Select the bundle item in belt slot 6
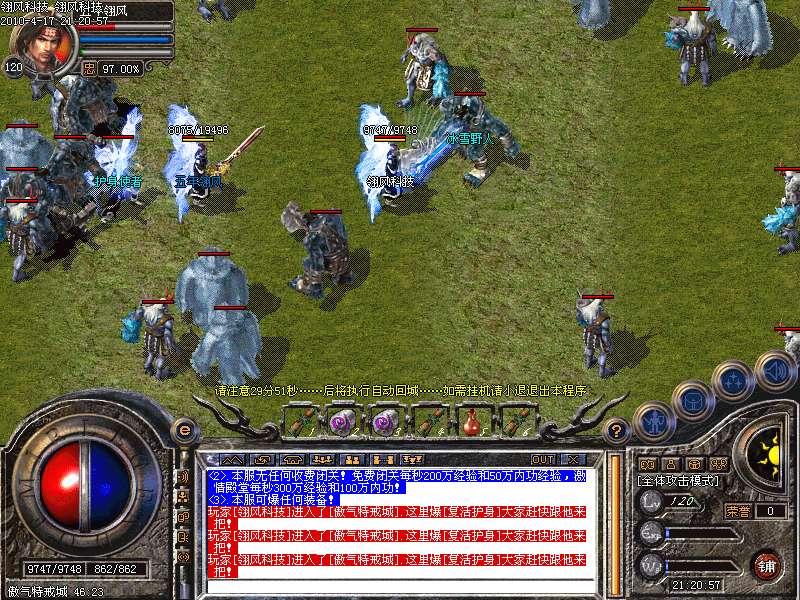 point(514,422)
